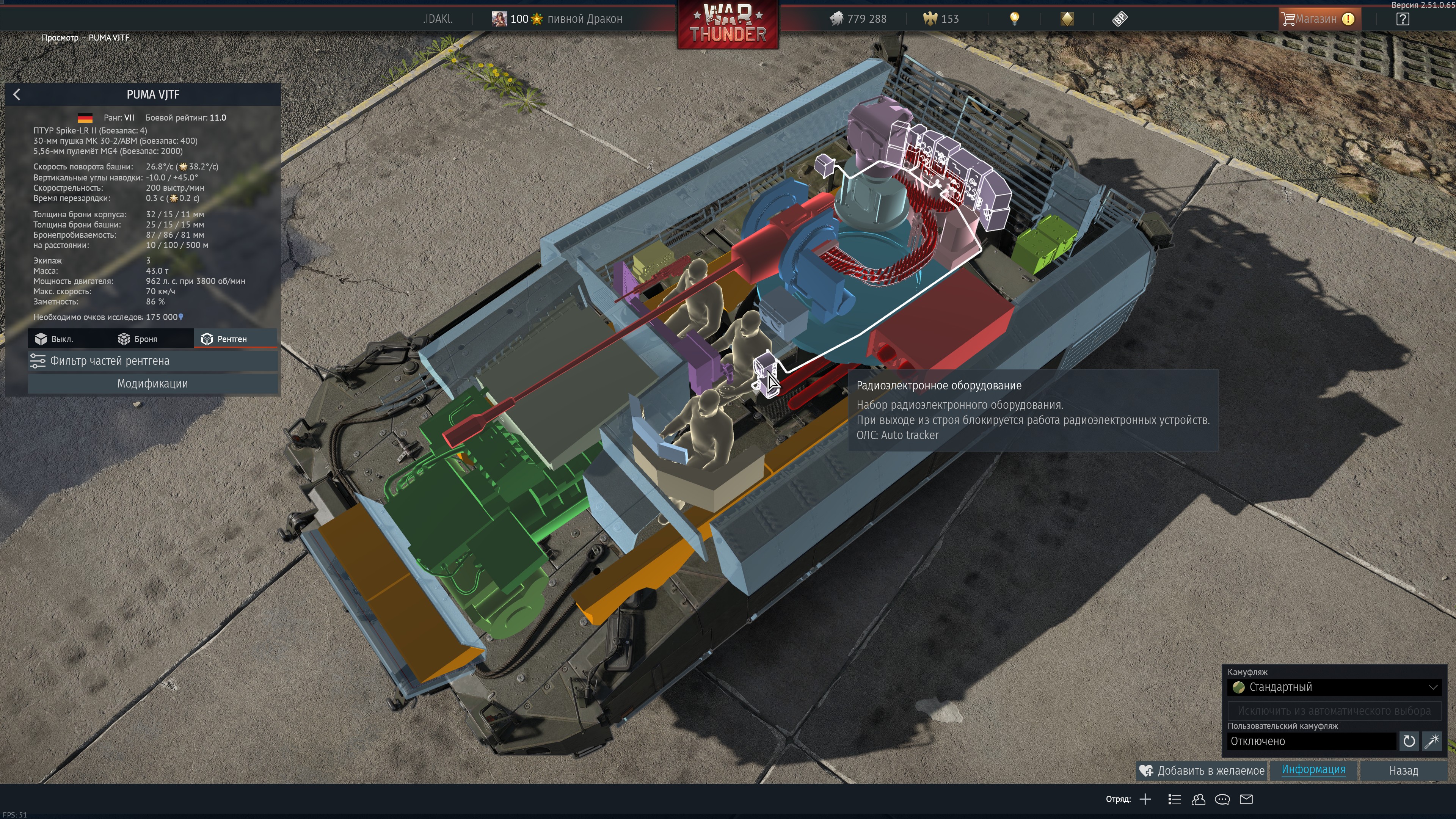The height and width of the screenshot is (819, 1456).
Task: Open the mail envelope icon
Action: click(1246, 799)
